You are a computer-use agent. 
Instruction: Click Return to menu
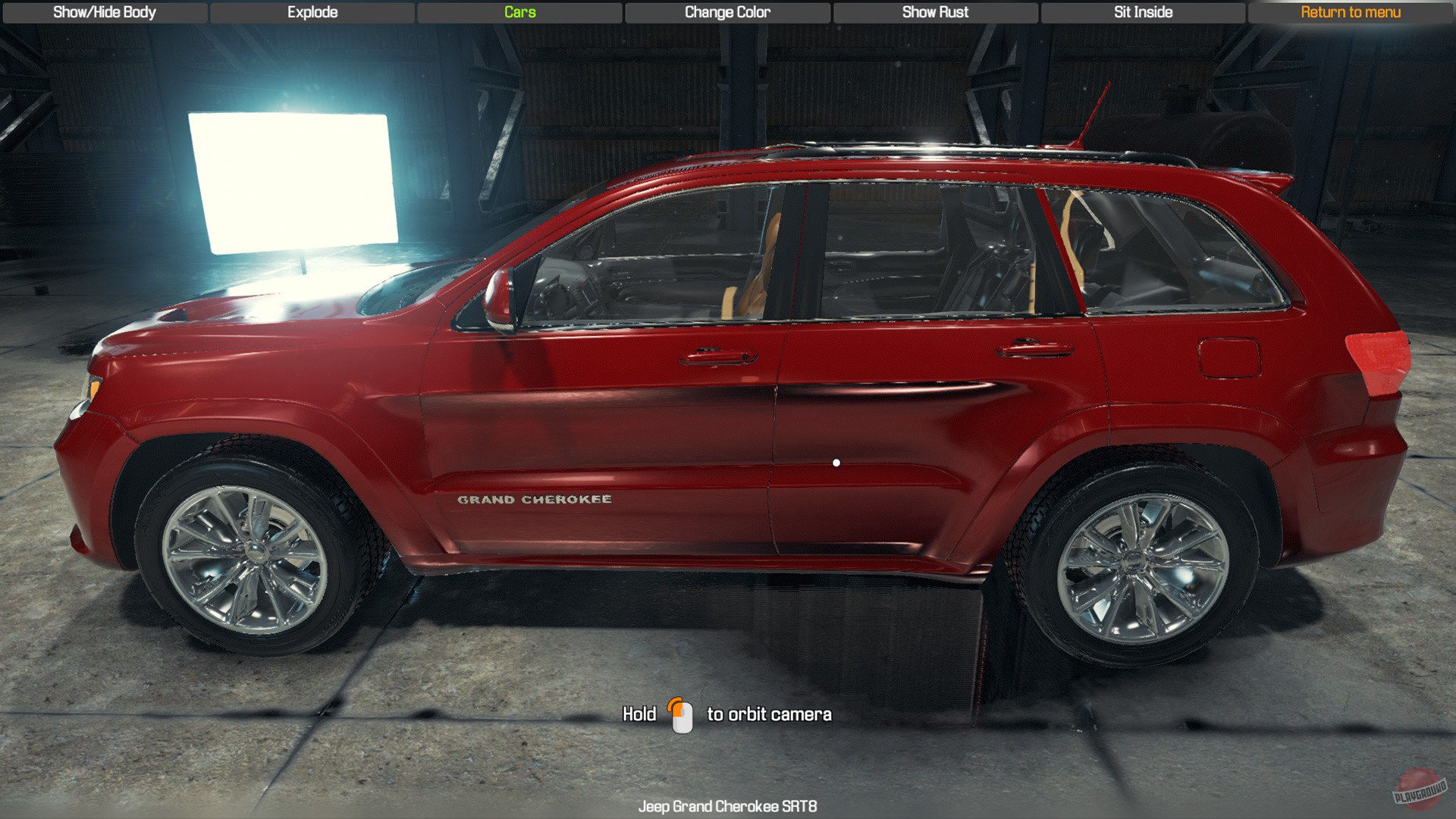point(1351,12)
